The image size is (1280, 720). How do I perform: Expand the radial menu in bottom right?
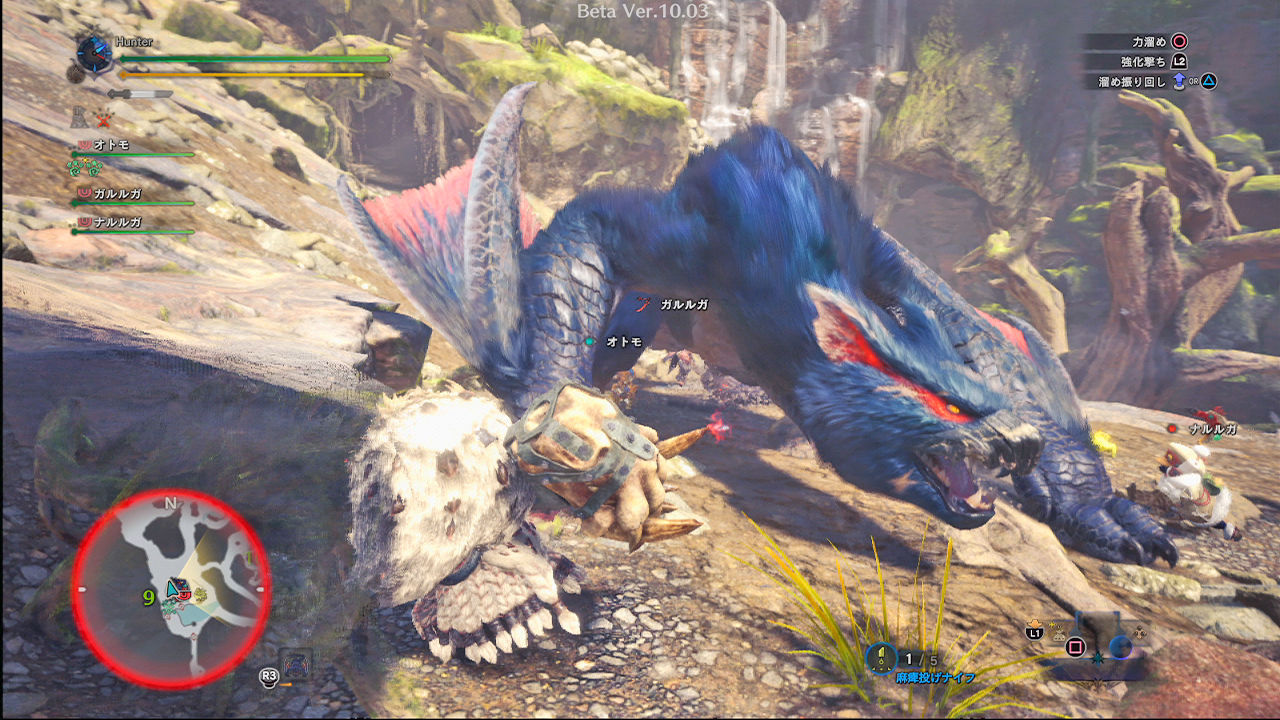click(1121, 647)
